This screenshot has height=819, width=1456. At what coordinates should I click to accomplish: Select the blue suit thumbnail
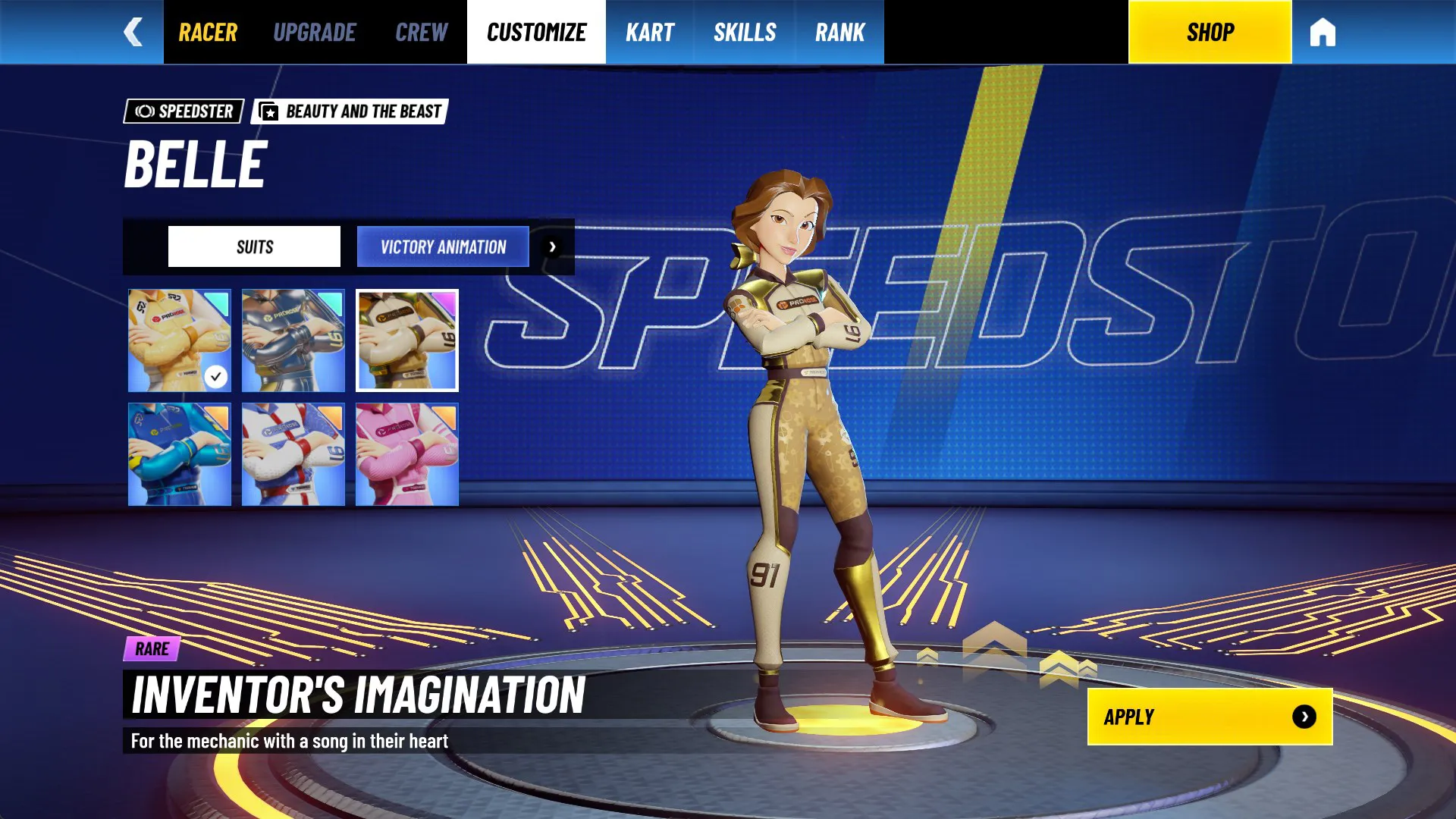coord(179,454)
